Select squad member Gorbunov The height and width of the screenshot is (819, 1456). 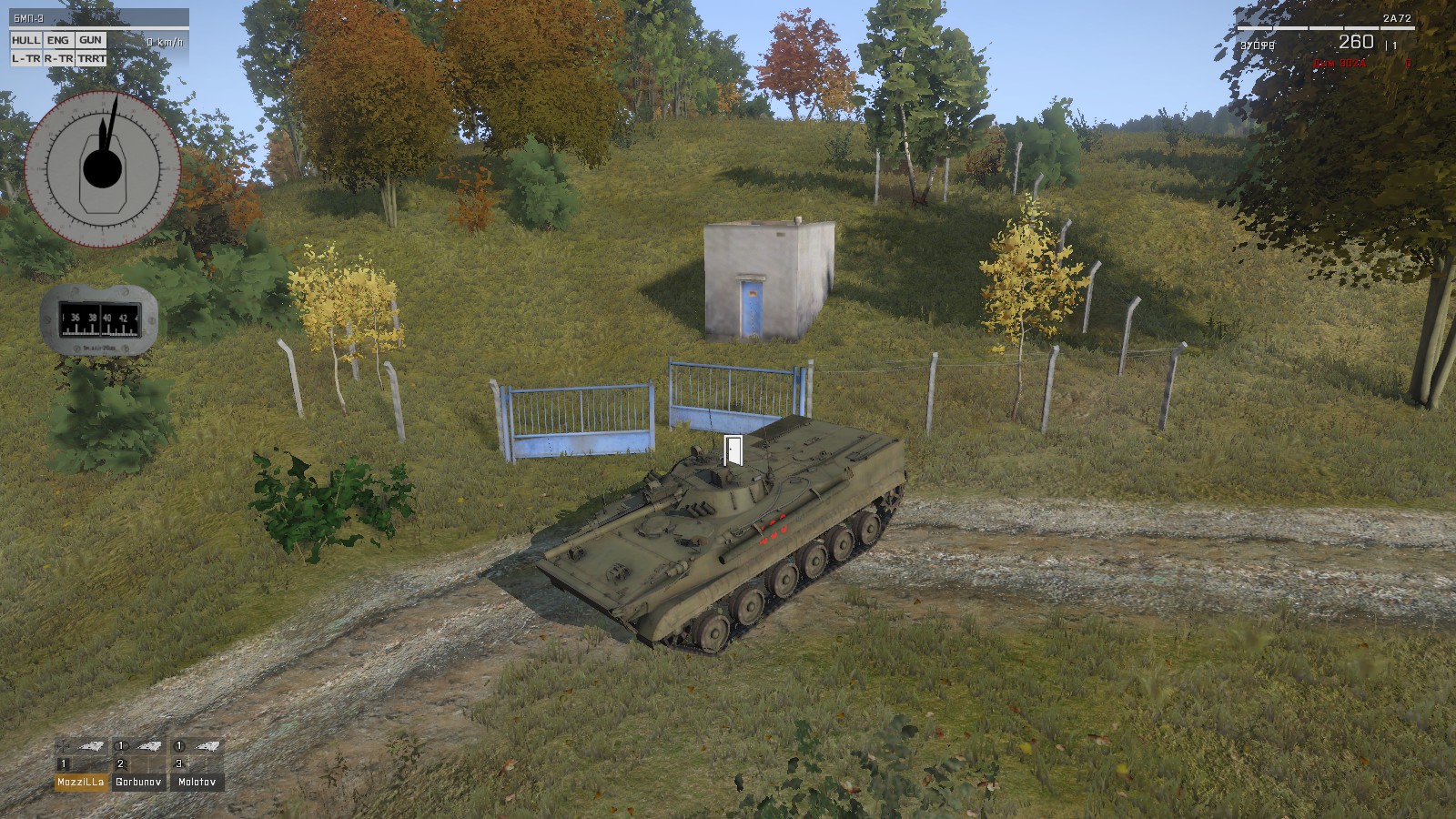click(x=139, y=782)
